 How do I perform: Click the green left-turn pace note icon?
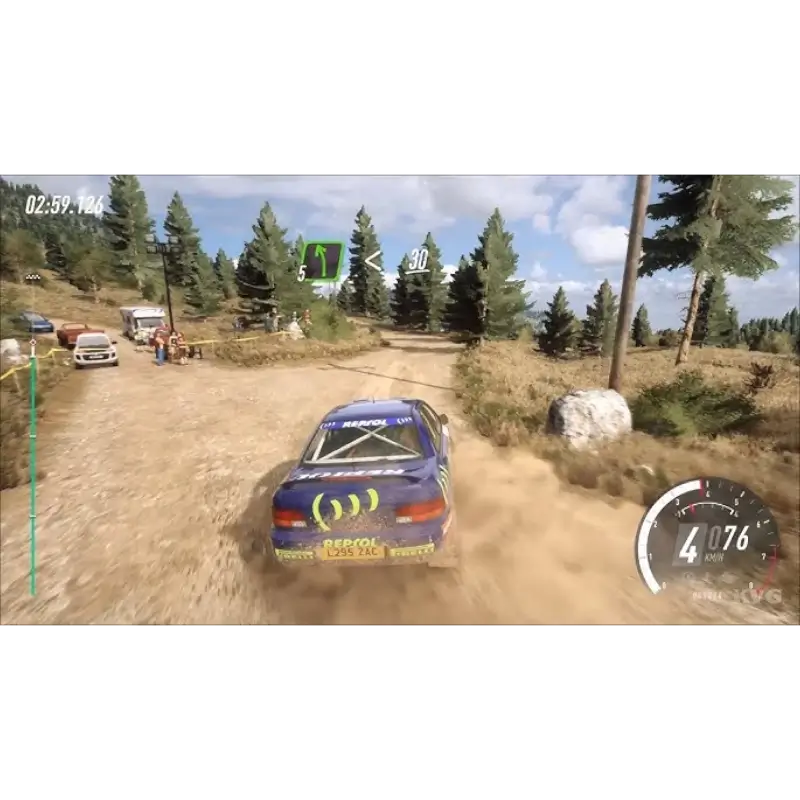[x=322, y=260]
